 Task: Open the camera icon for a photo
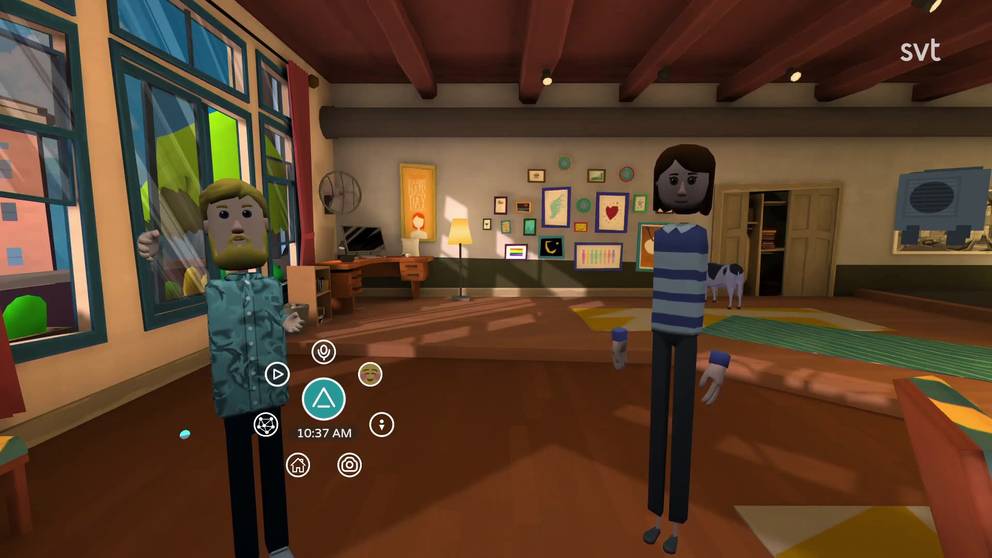coord(349,464)
